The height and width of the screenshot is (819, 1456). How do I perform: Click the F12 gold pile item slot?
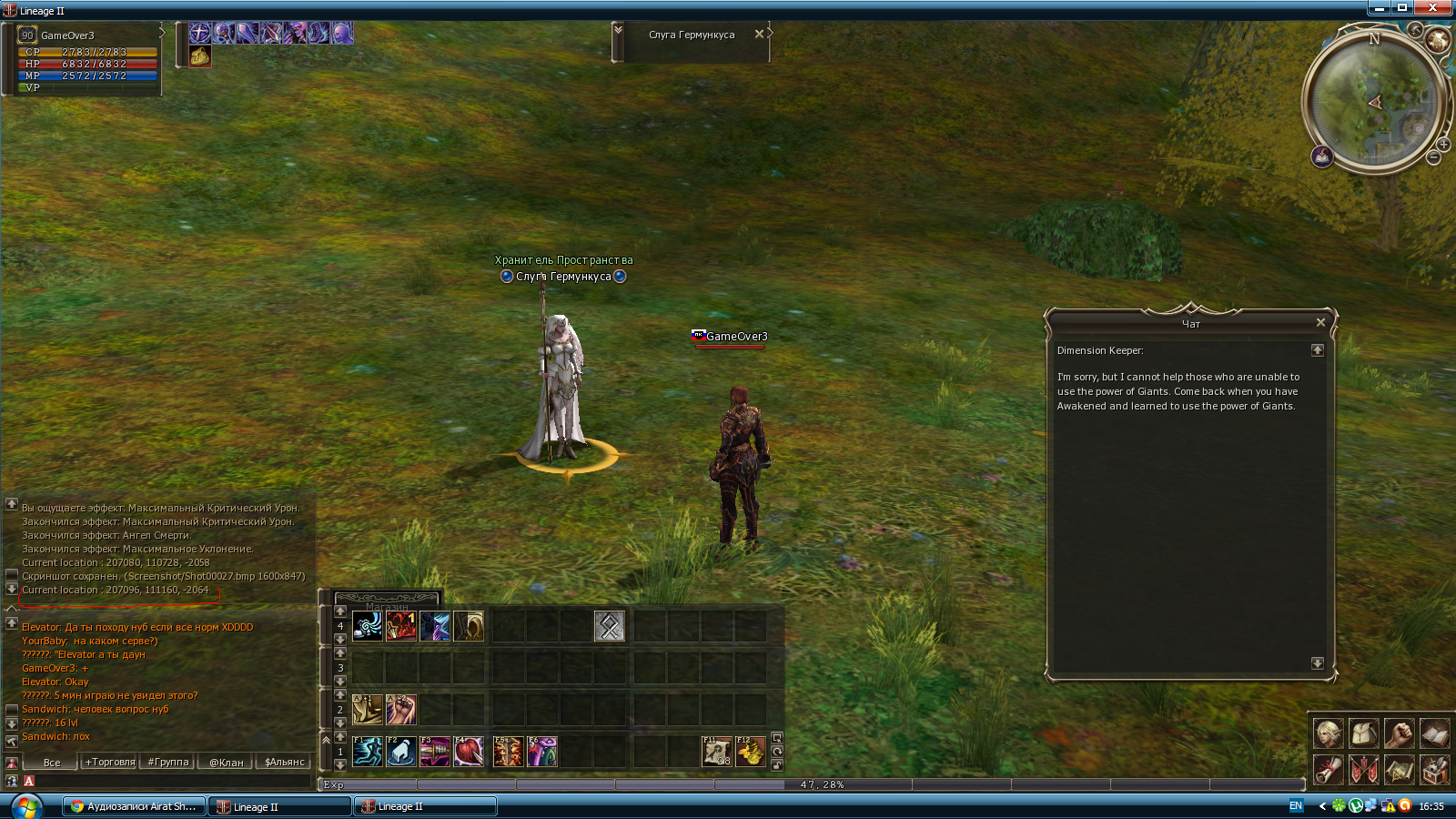751,752
